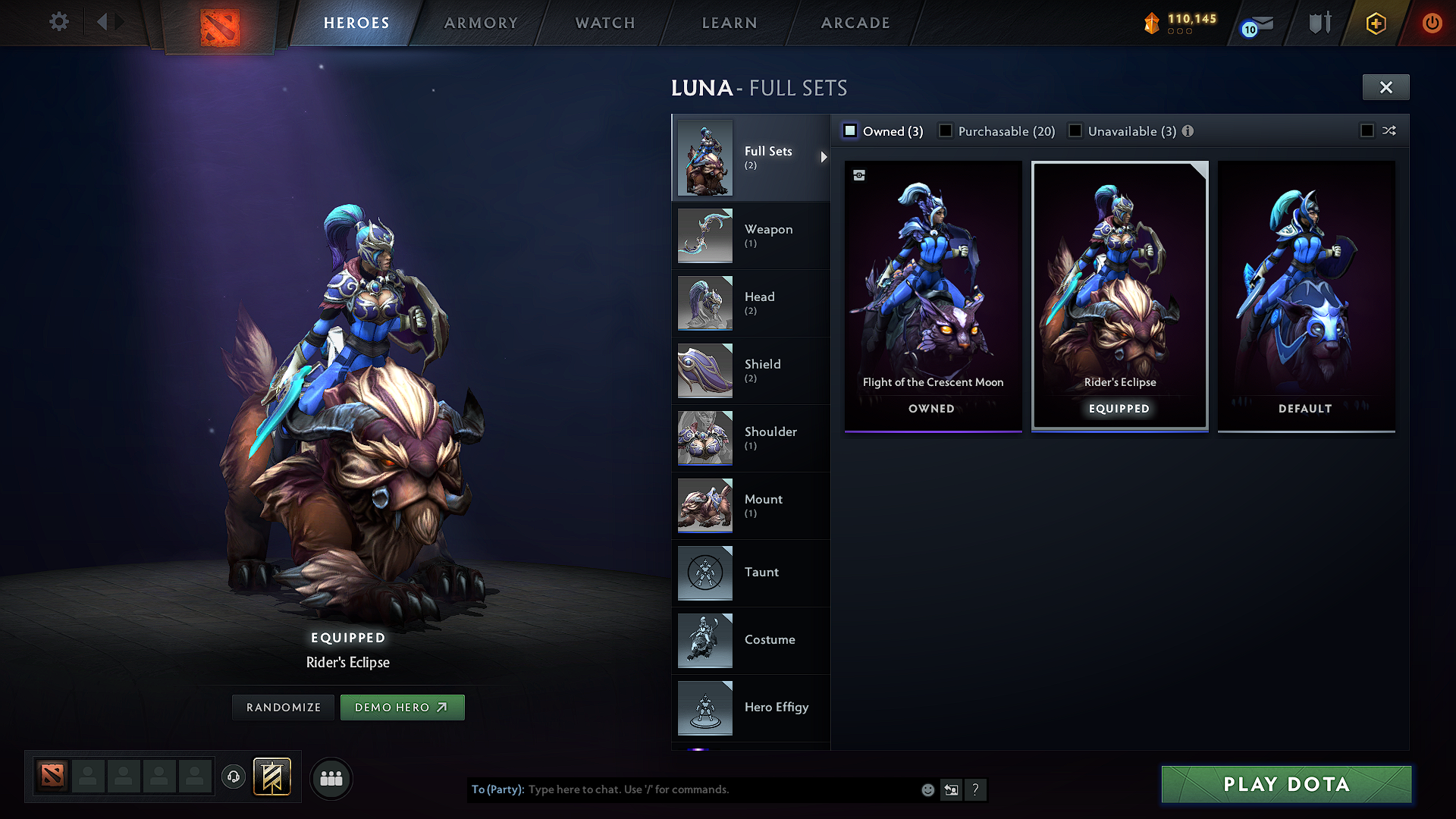
Task: Switch to the WATCH tab
Action: [x=604, y=23]
